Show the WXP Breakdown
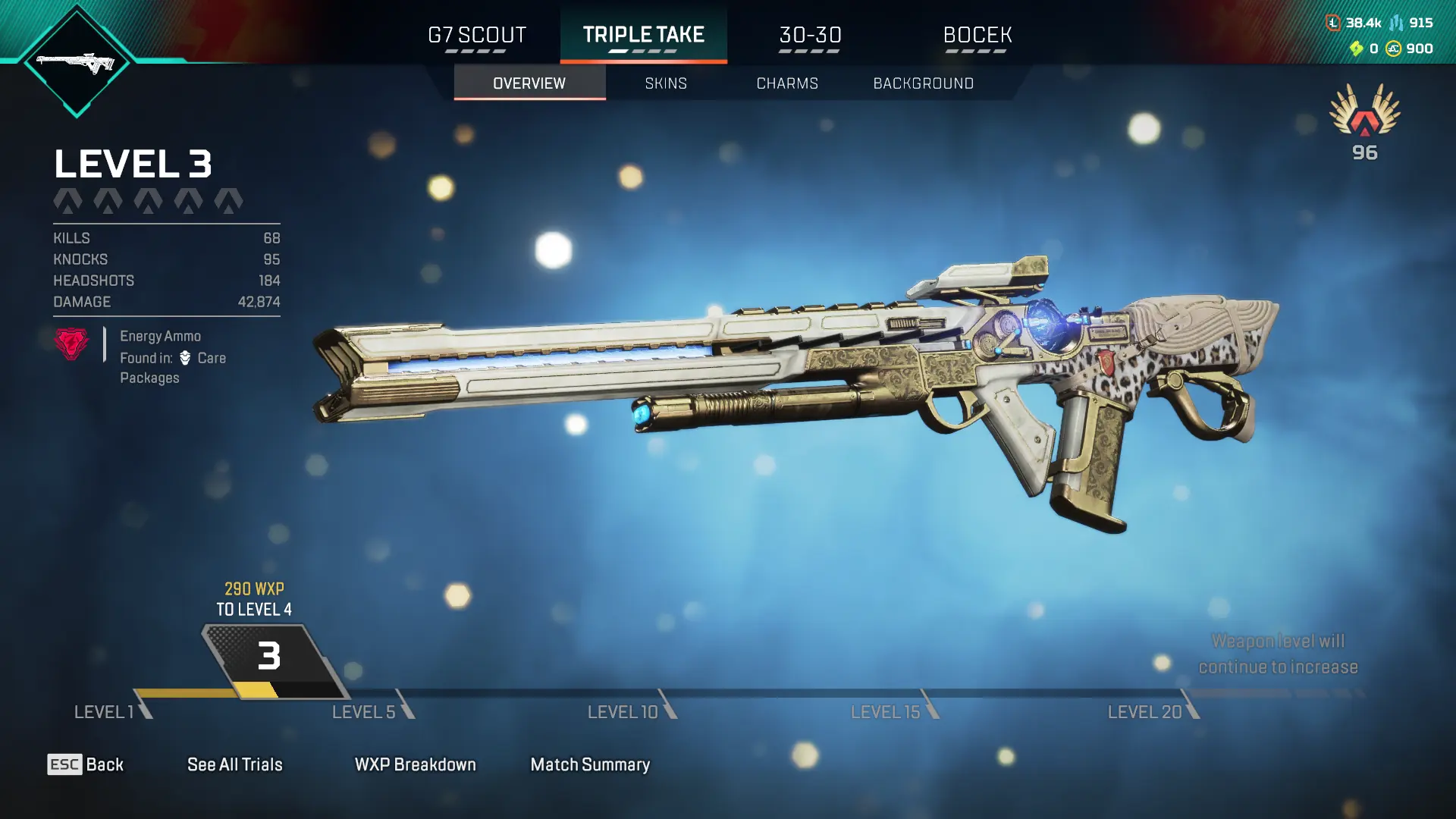Viewport: 1456px width, 819px height. pyautogui.click(x=415, y=764)
